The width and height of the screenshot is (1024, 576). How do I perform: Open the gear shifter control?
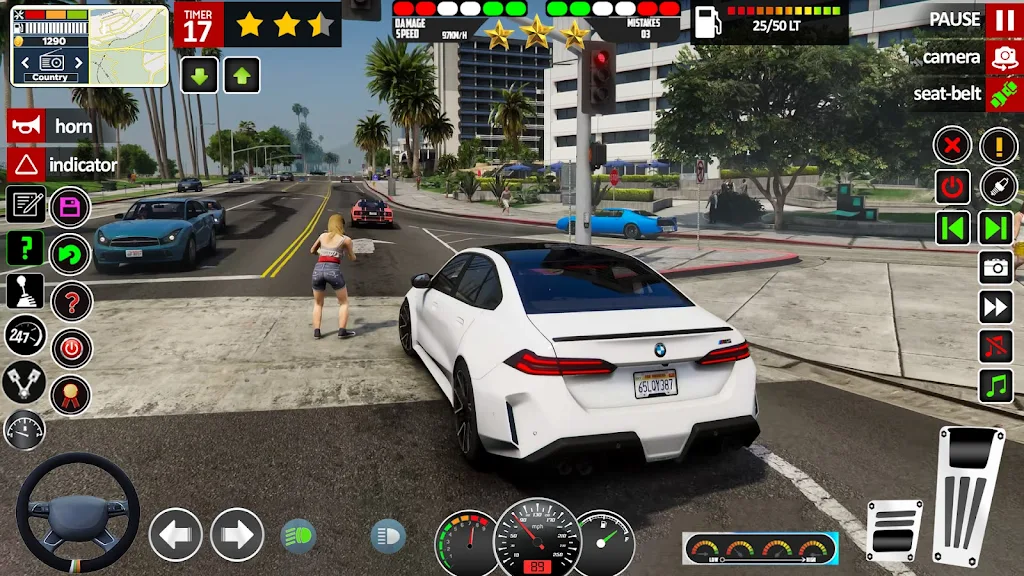25,291
